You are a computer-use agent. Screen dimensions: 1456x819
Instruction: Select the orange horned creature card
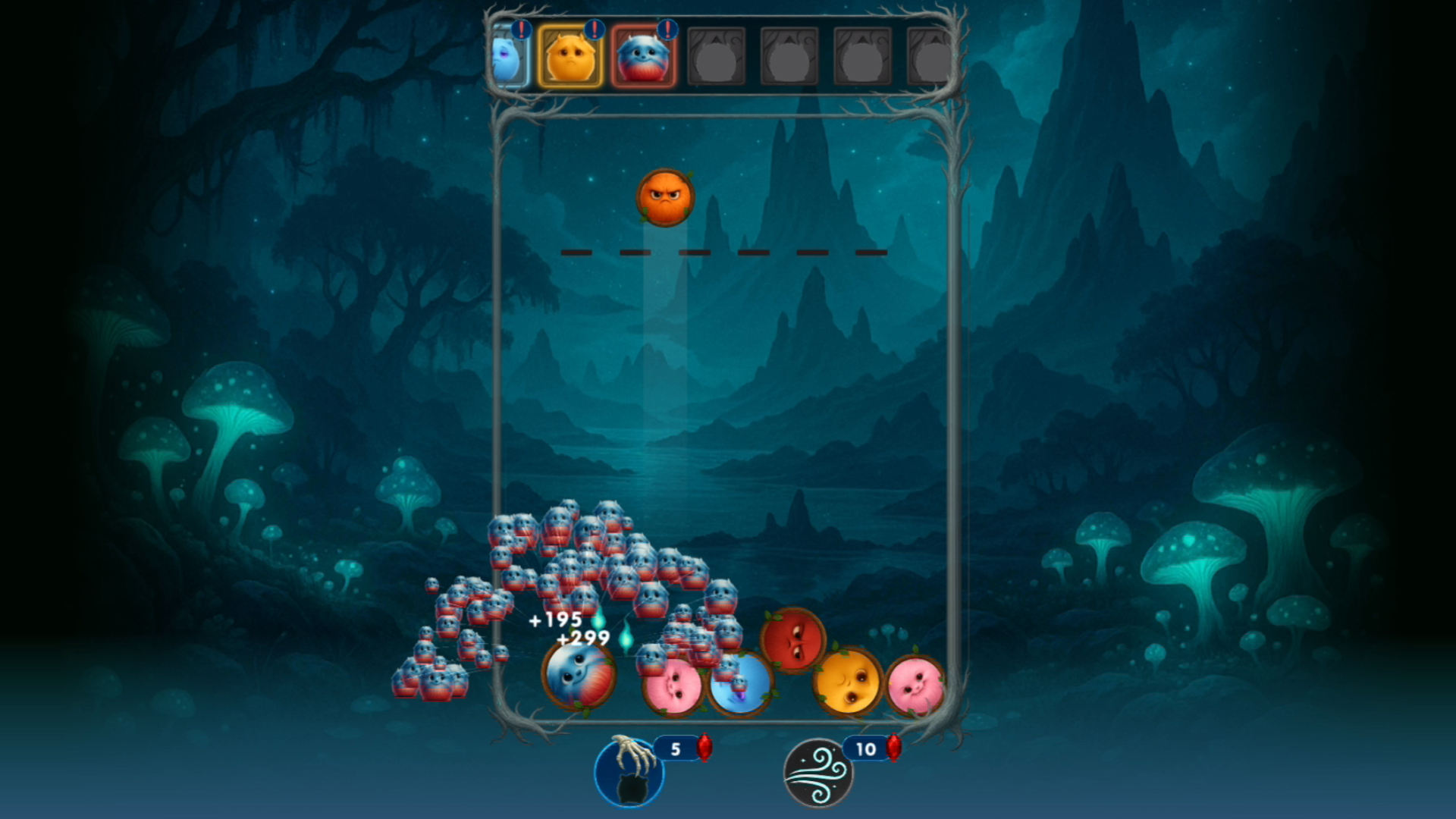point(570,58)
